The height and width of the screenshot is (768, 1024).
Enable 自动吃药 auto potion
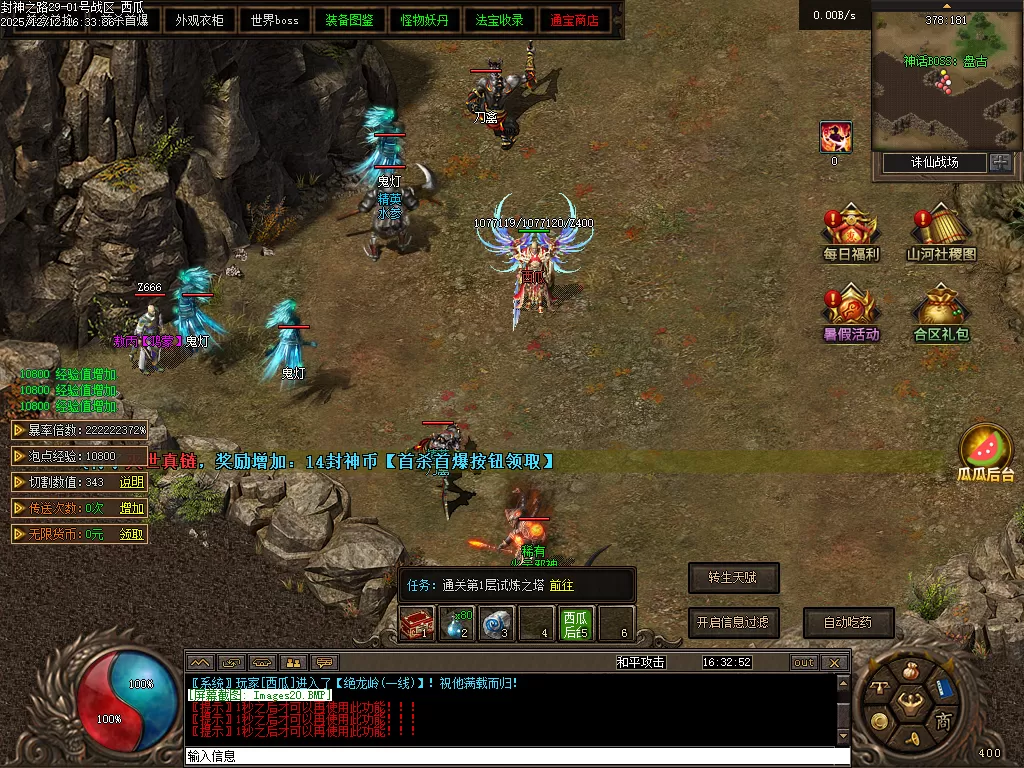point(848,622)
